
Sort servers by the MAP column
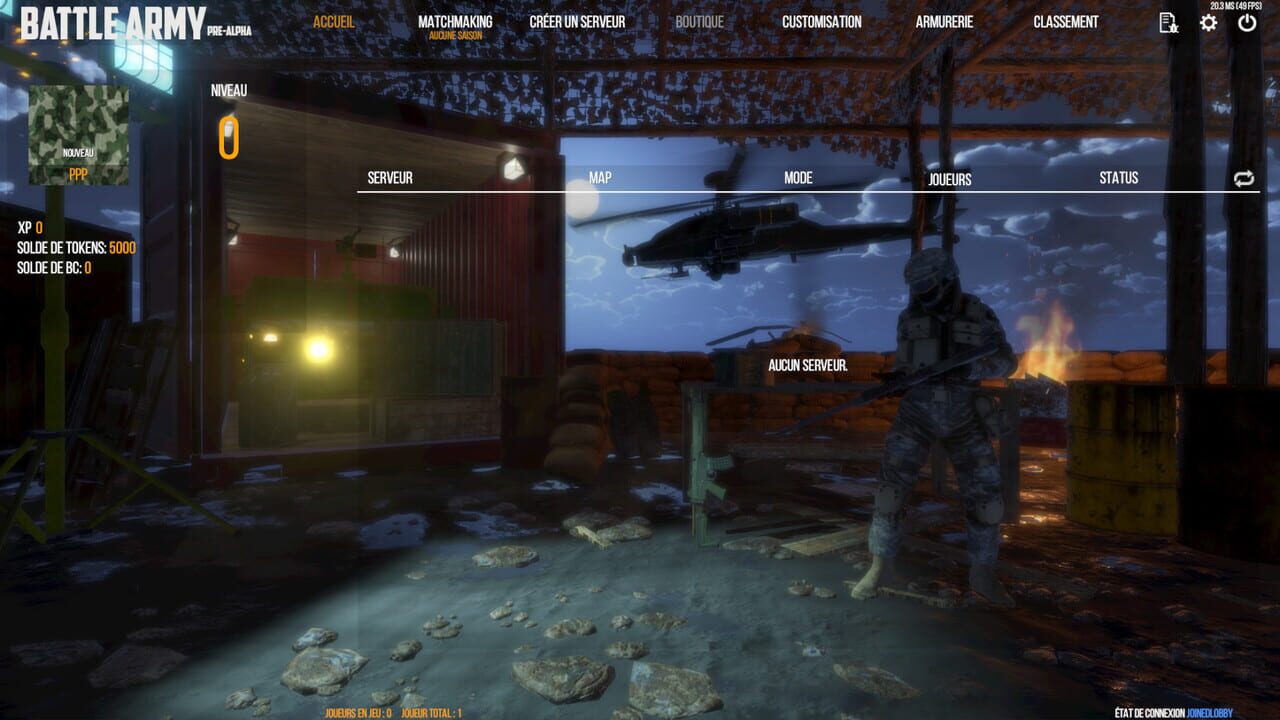coord(600,178)
